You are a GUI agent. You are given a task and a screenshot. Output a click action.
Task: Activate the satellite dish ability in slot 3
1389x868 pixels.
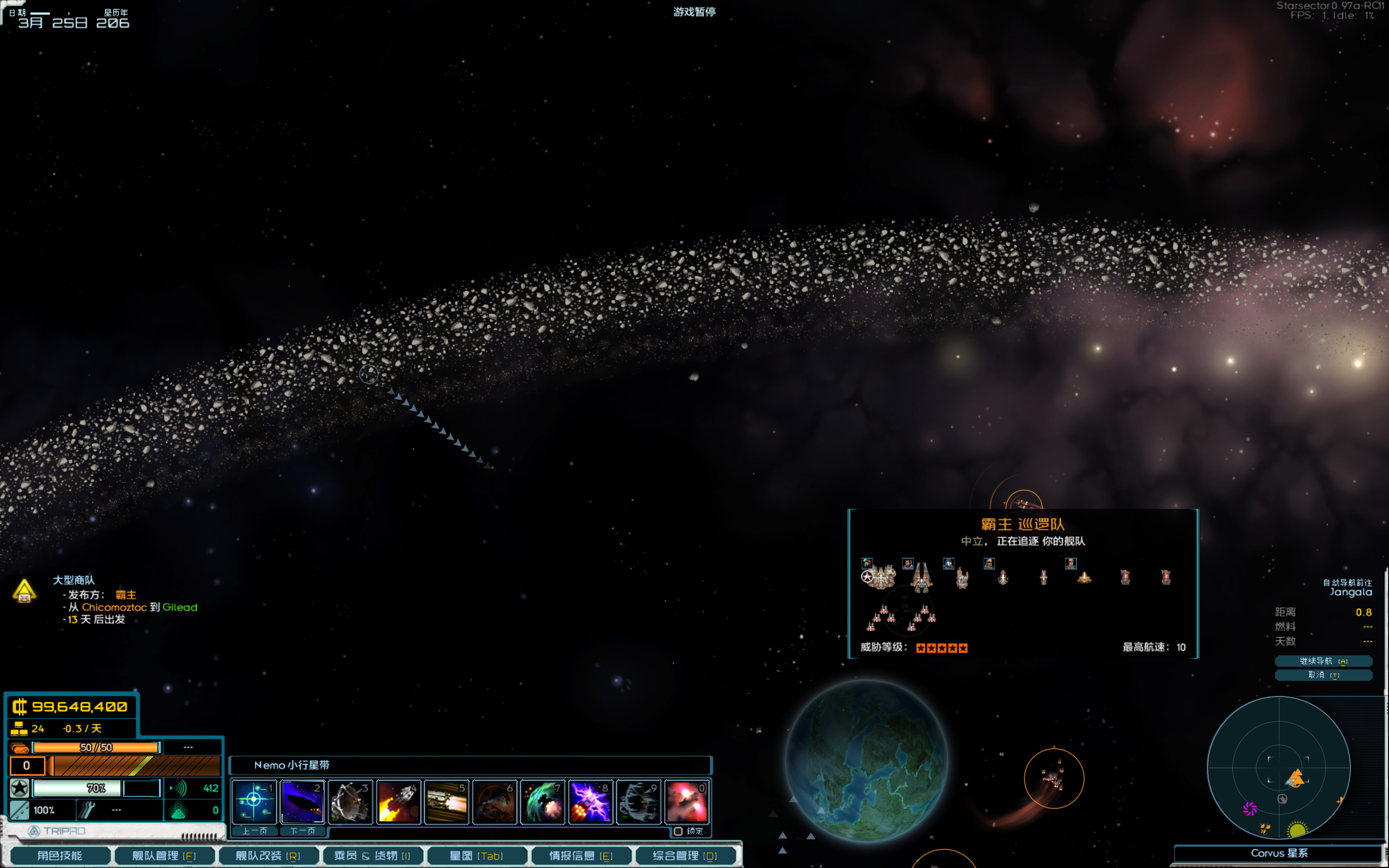coord(351,801)
